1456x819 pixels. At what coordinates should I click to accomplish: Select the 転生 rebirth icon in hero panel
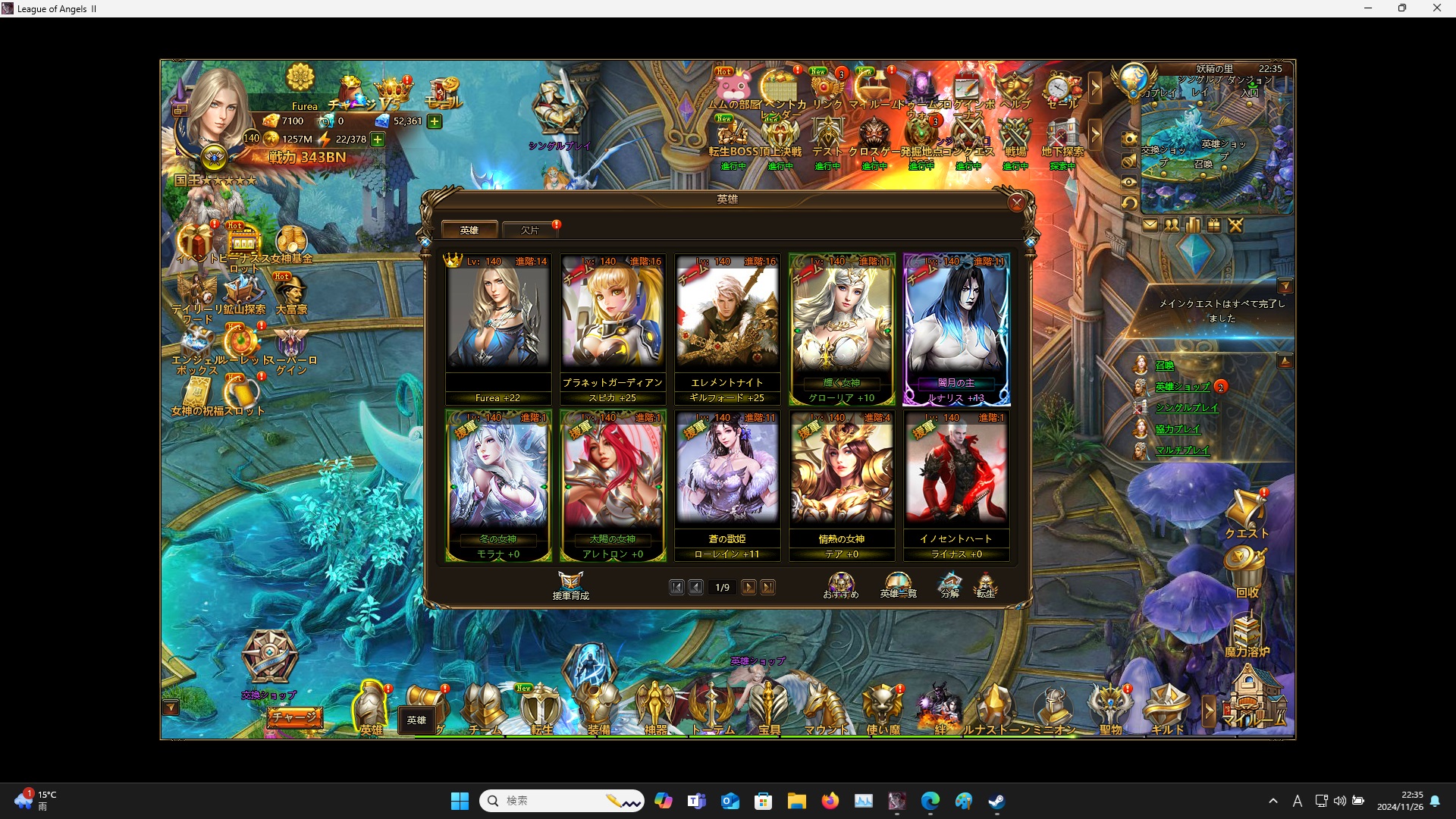(987, 584)
